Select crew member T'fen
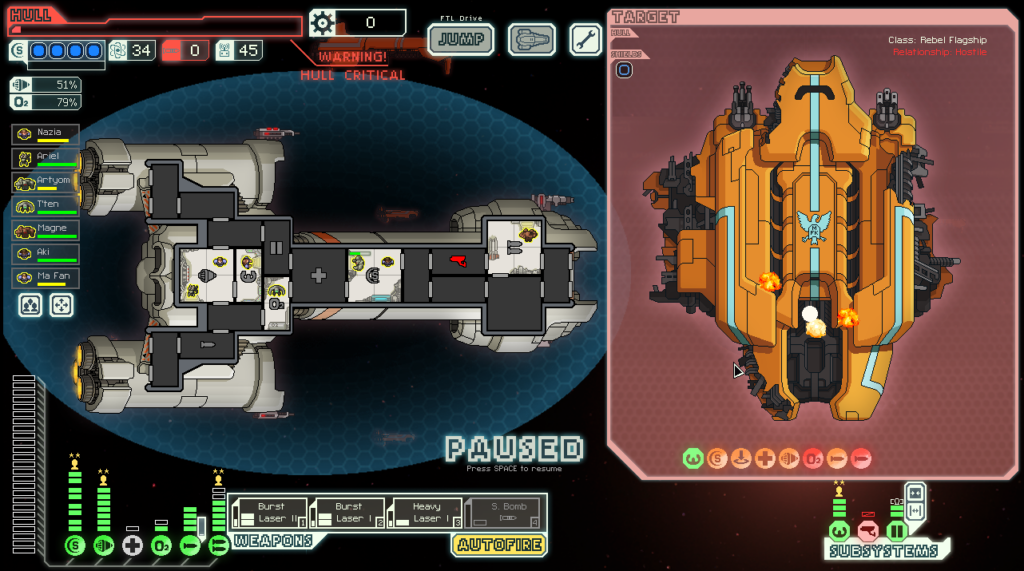Viewport: 1024px width, 571px height. 45,206
